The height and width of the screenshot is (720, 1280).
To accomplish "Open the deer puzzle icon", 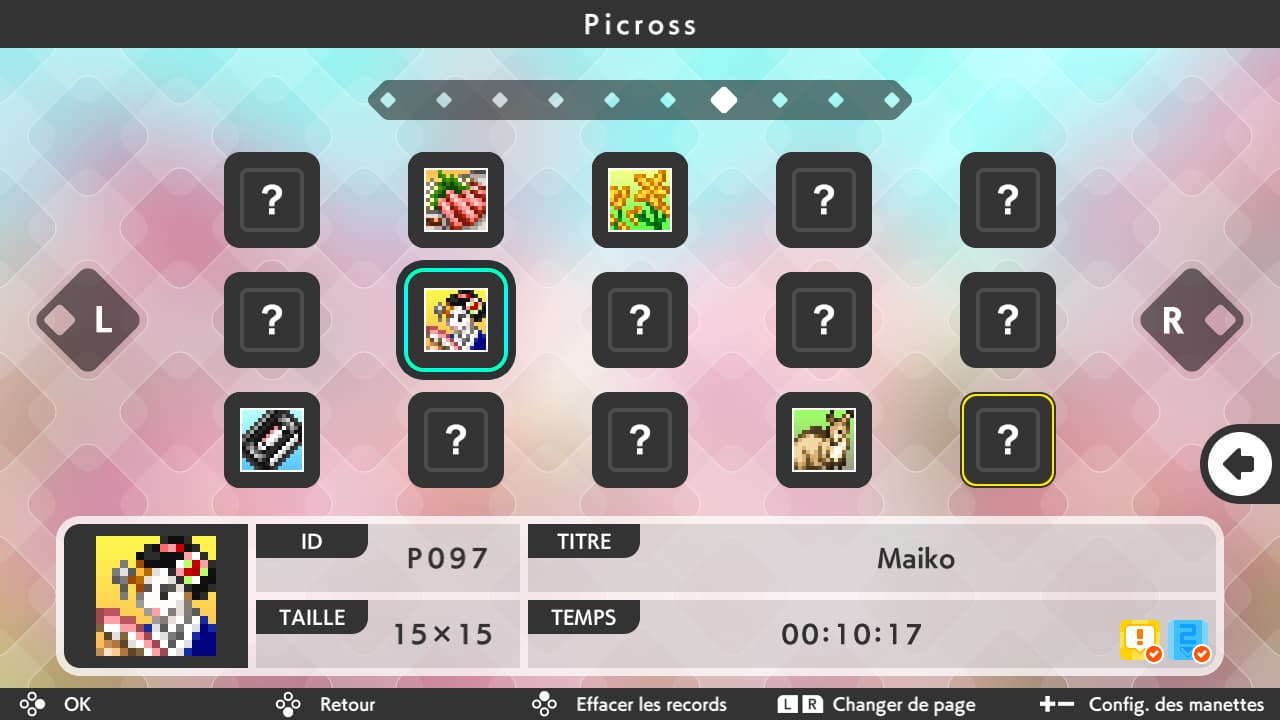I will coord(823,440).
